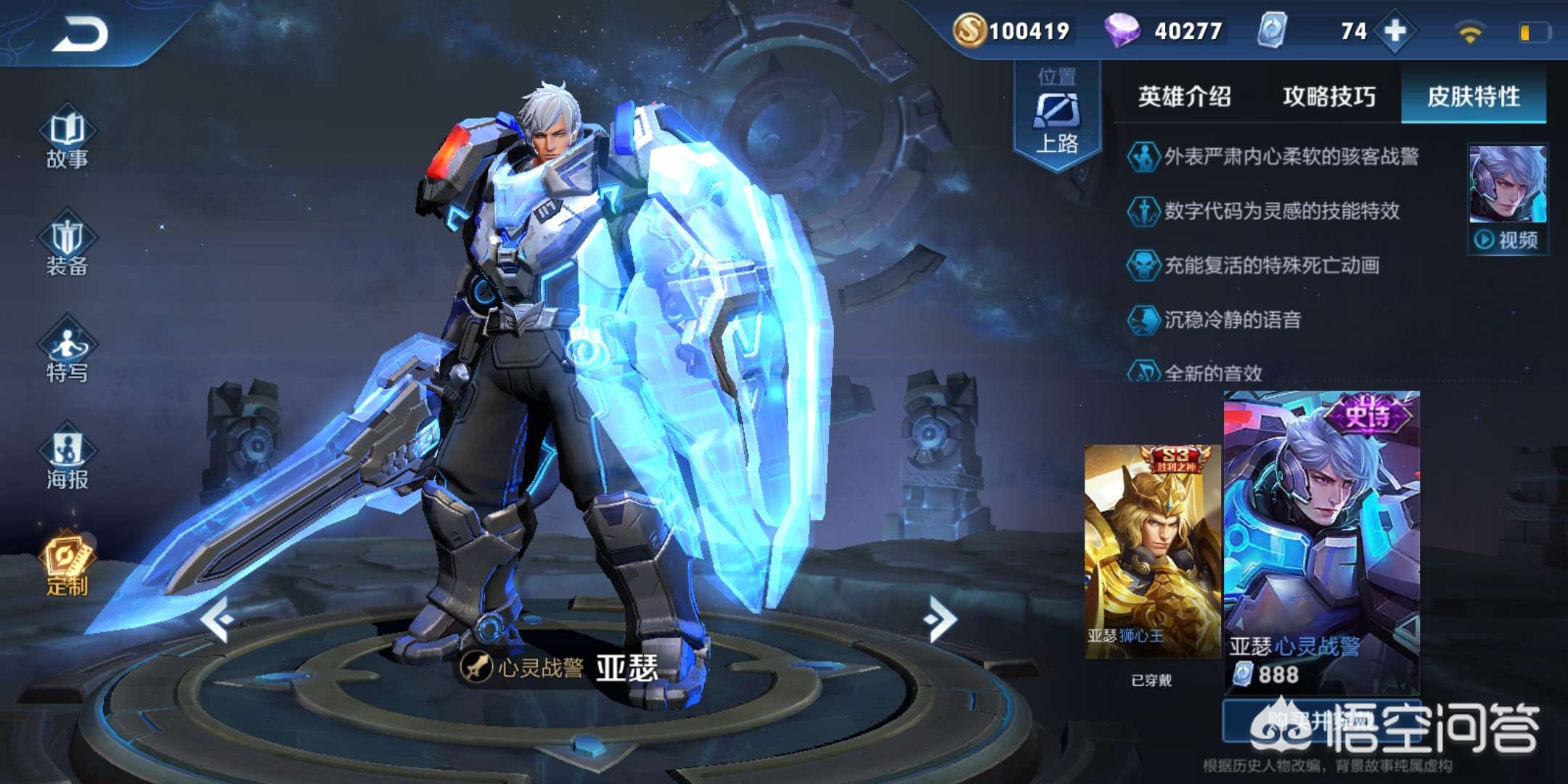Tap the gold coin currency icon

[969, 31]
